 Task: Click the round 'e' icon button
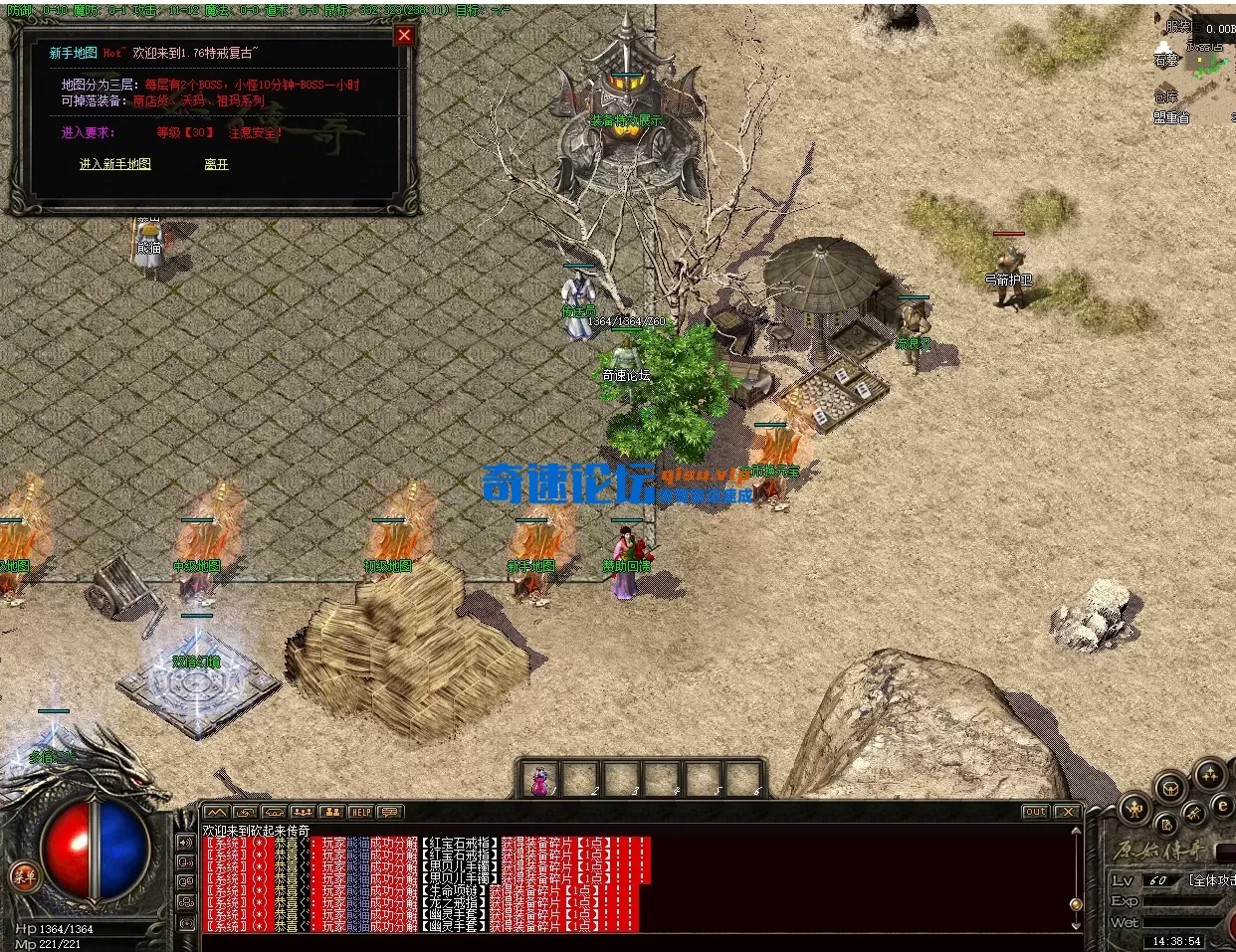coord(1223,807)
